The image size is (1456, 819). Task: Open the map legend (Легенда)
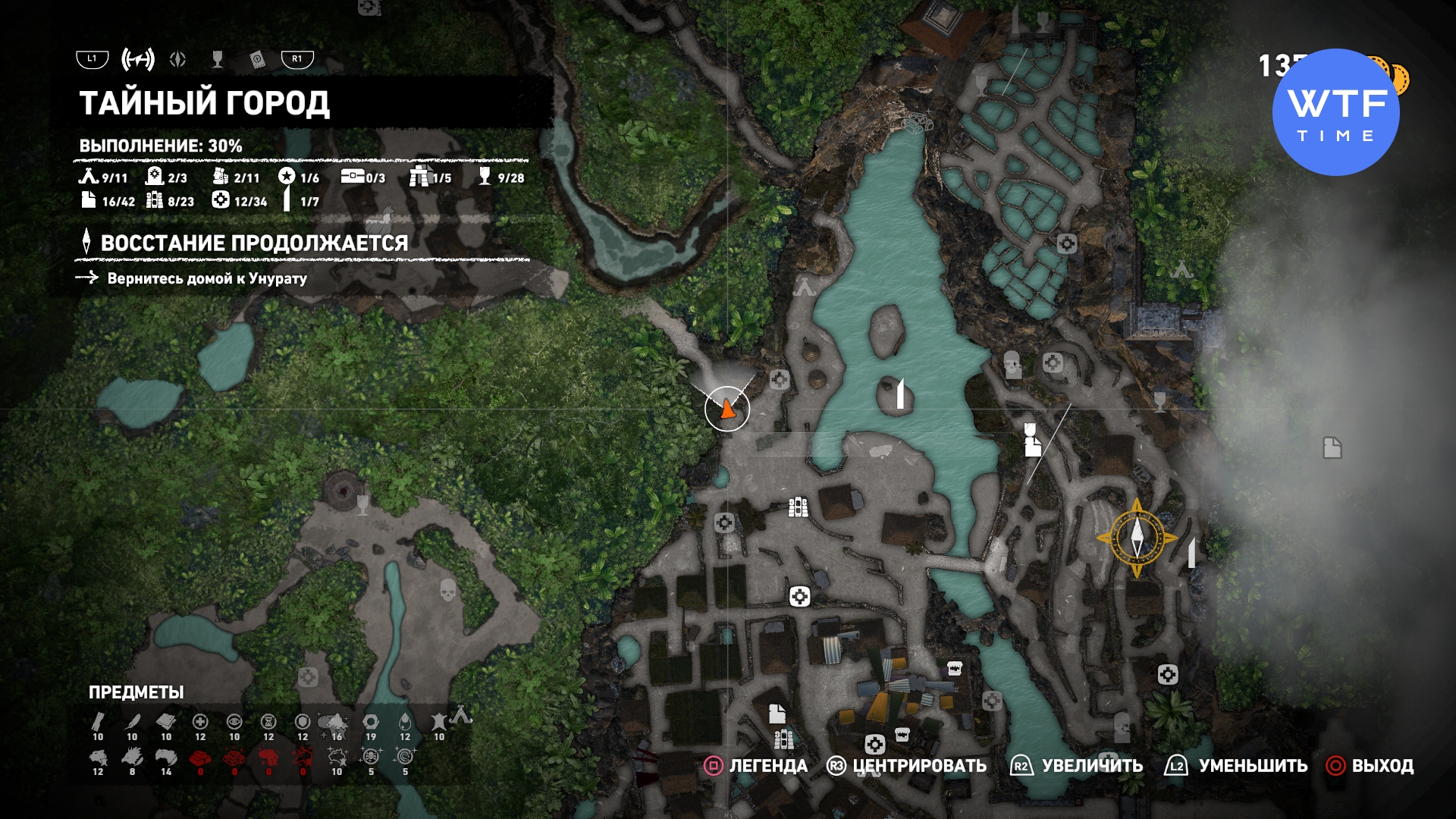[756, 766]
